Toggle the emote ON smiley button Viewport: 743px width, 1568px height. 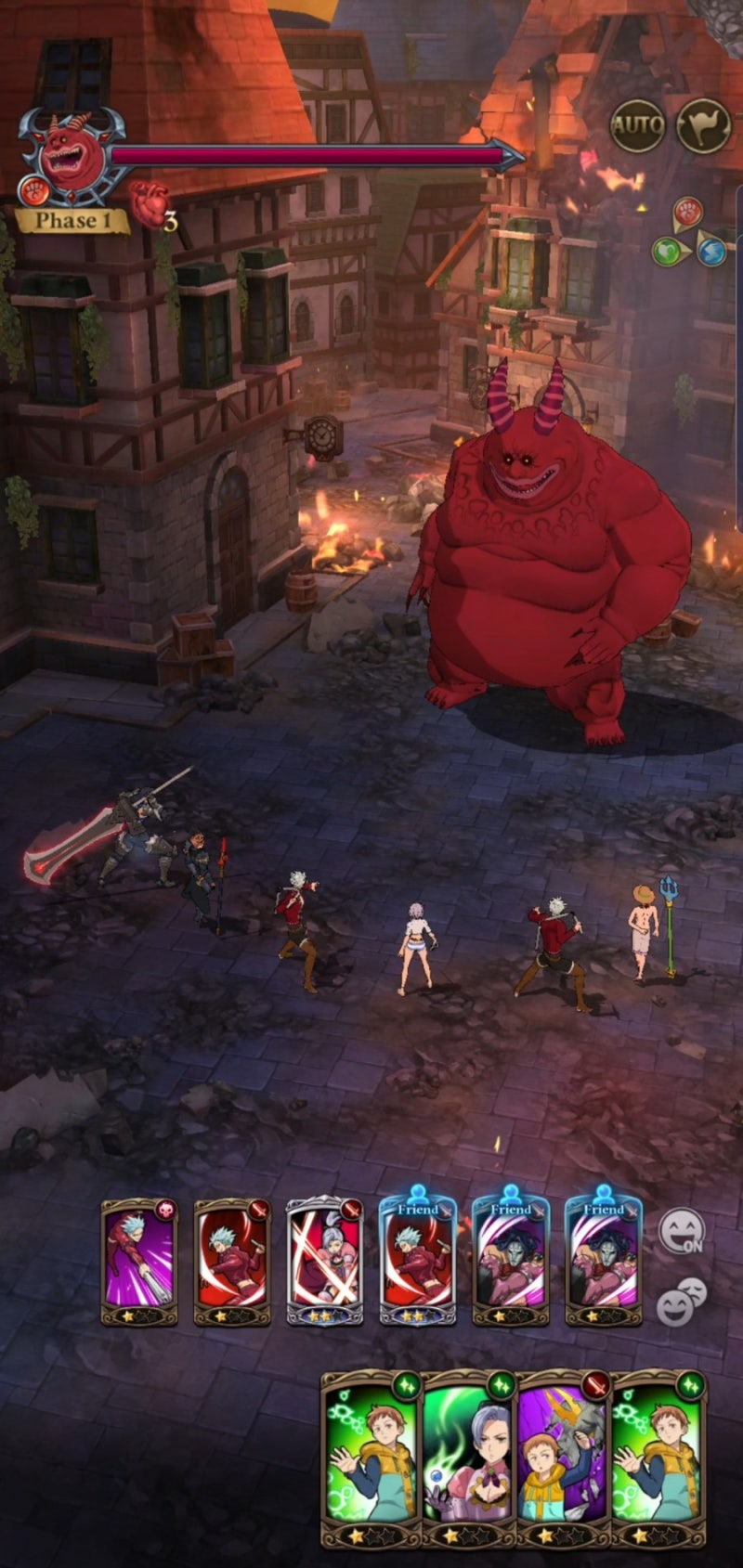(680, 1233)
